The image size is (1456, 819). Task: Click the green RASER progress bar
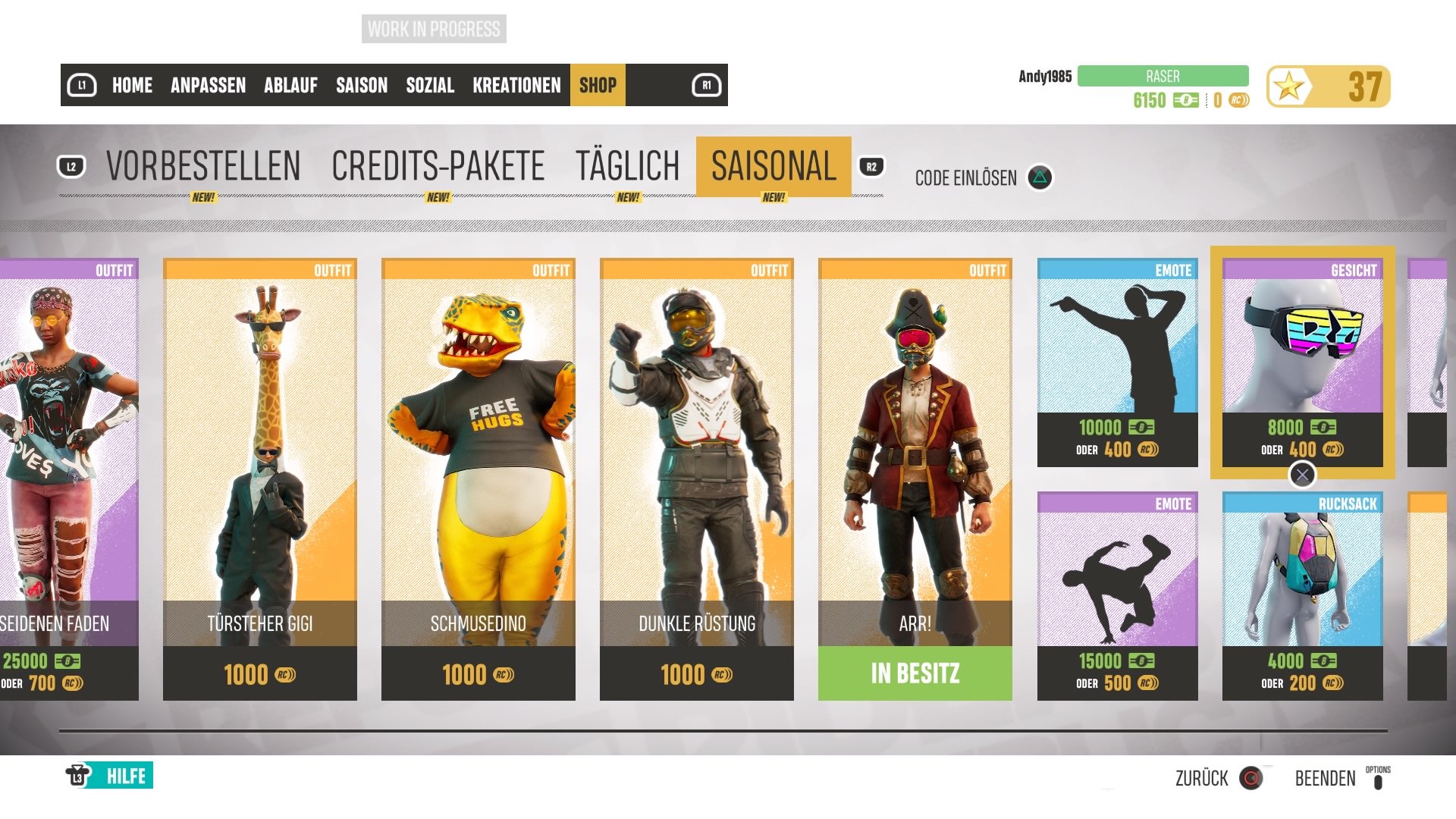click(1166, 75)
